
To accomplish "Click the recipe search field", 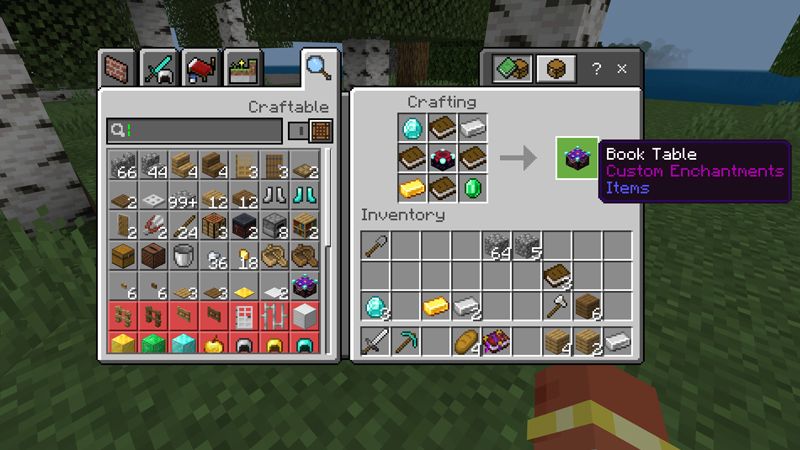I will click(x=195, y=130).
